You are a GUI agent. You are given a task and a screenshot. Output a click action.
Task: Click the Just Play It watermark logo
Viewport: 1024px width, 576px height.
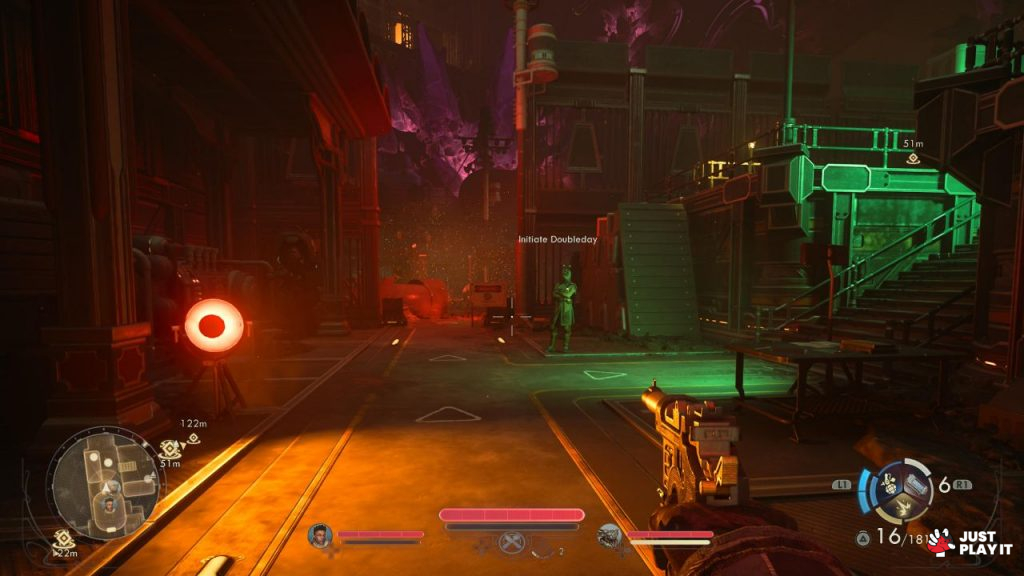pyautogui.click(x=969, y=542)
